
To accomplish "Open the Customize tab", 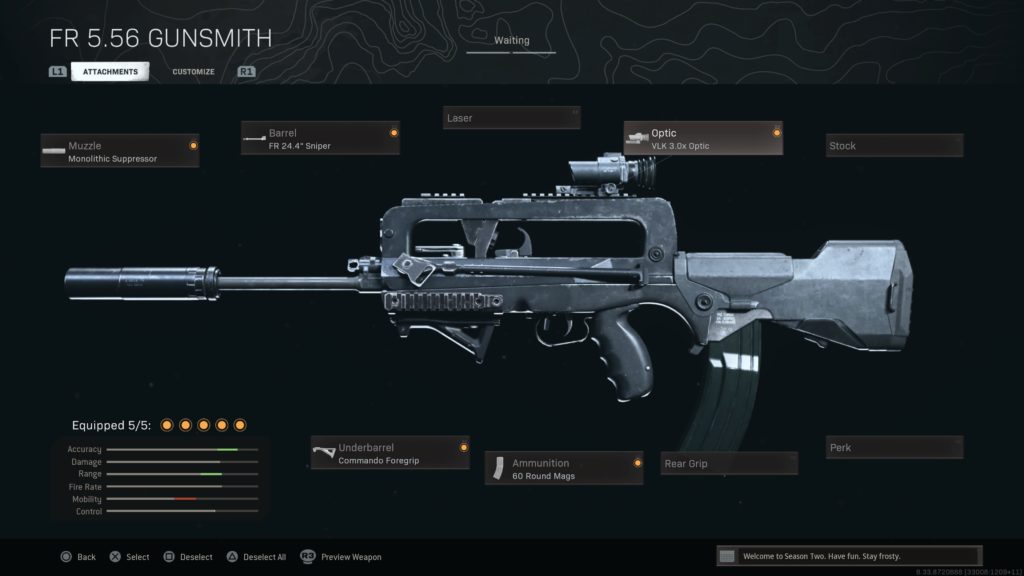I will tap(193, 72).
